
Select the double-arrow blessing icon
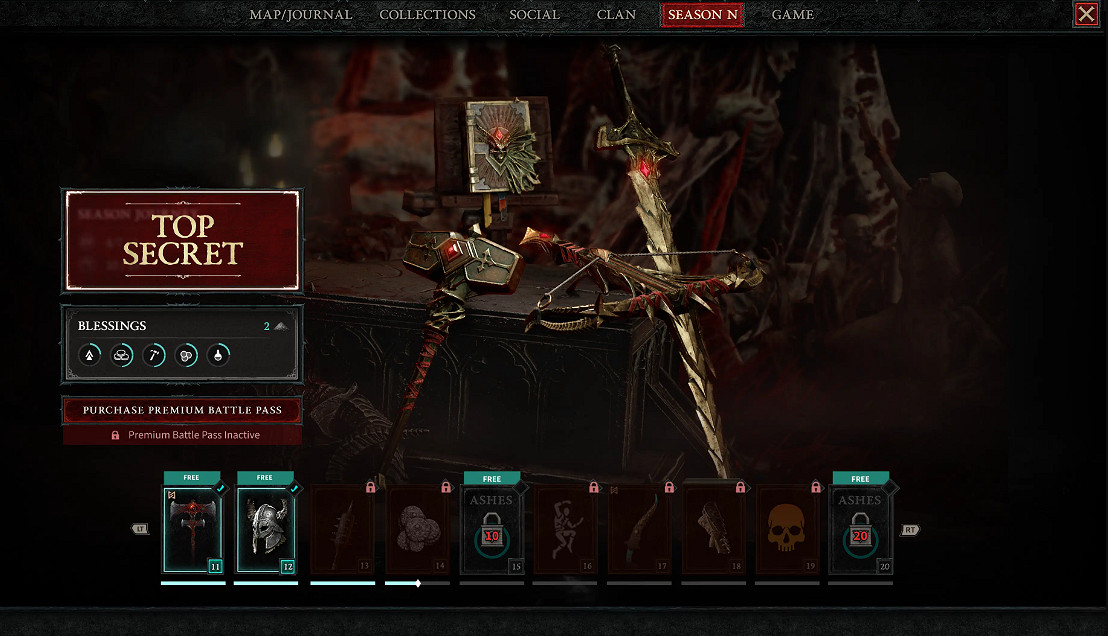click(x=90, y=354)
